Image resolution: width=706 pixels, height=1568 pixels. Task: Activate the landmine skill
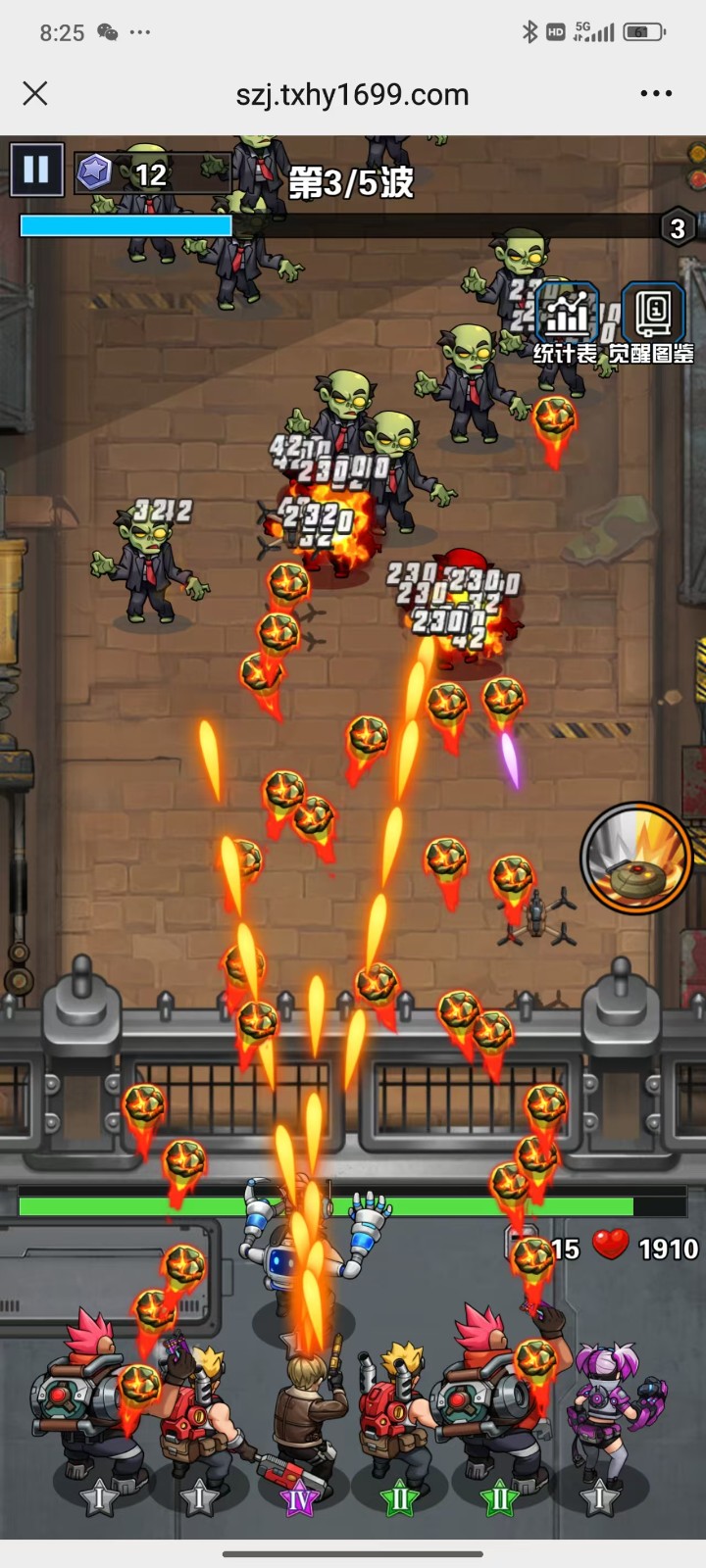635,858
